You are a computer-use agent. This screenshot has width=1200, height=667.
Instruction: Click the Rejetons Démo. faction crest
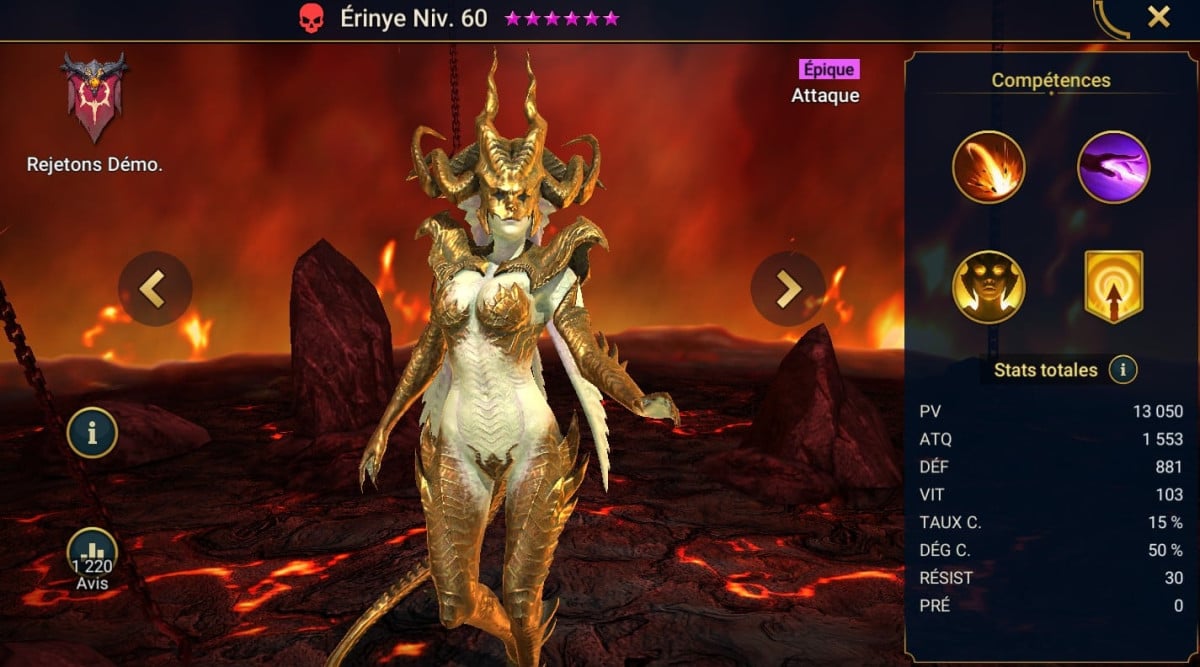(x=94, y=98)
